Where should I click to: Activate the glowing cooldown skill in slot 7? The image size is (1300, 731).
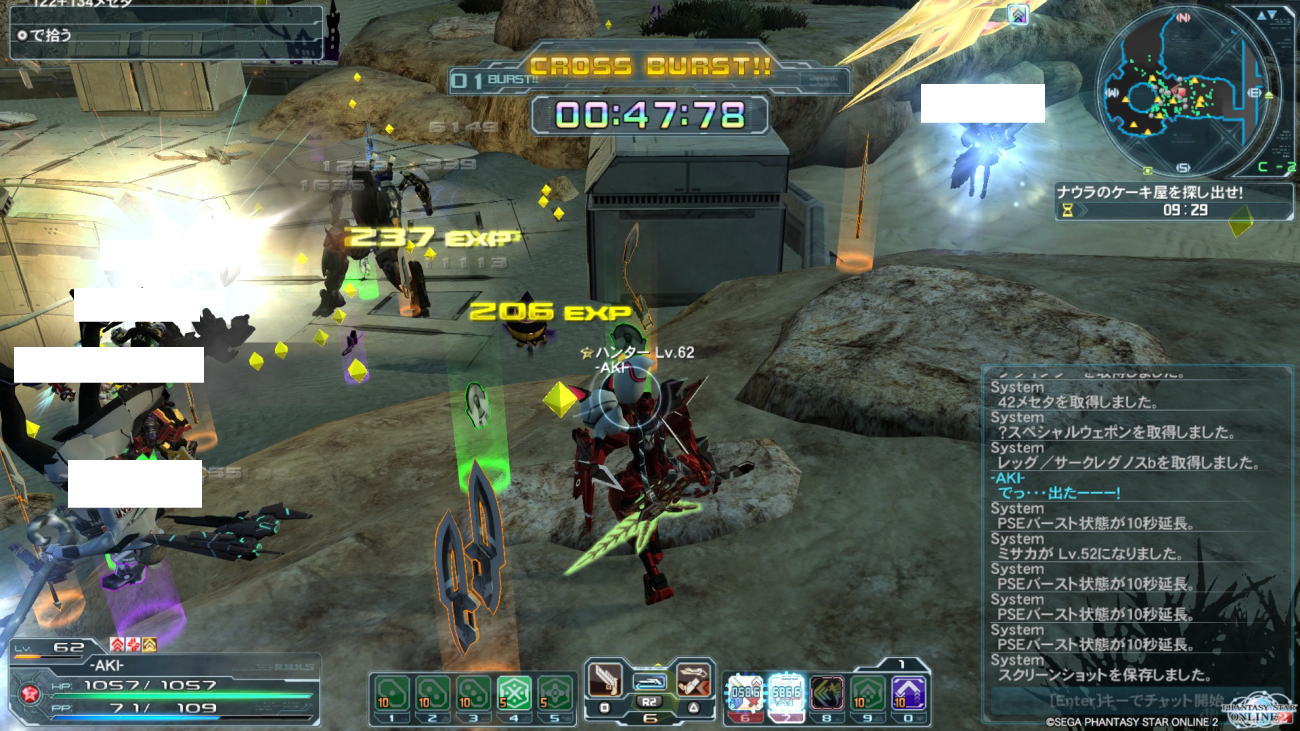(786, 692)
